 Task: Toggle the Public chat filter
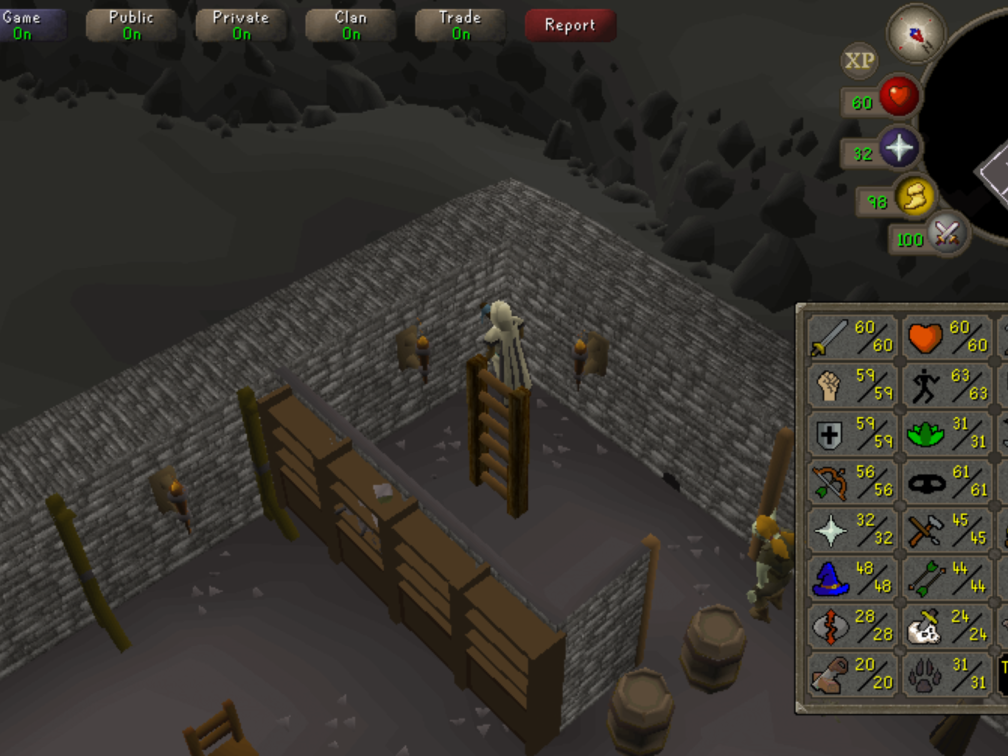point(131,25)
